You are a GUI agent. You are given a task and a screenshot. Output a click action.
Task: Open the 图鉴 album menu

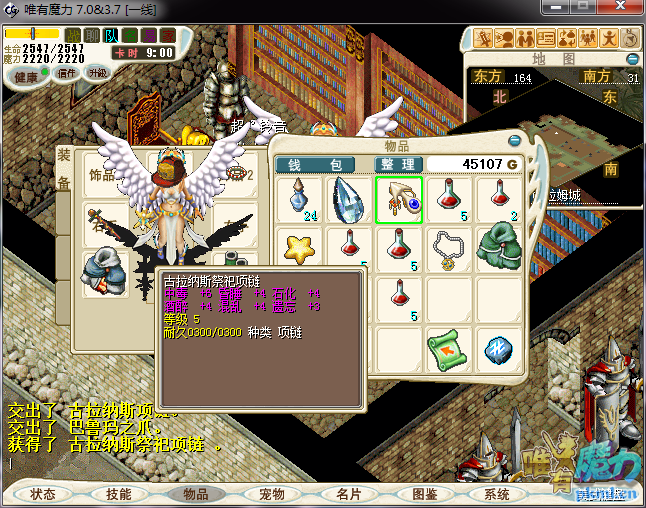[x=424, y=494]
